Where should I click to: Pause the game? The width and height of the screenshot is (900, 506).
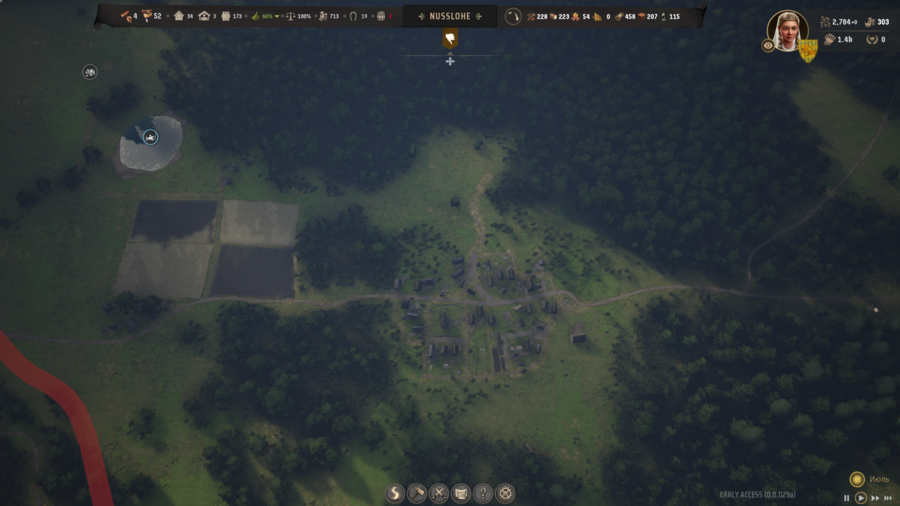pyautogui.click(x=847, y=497)
